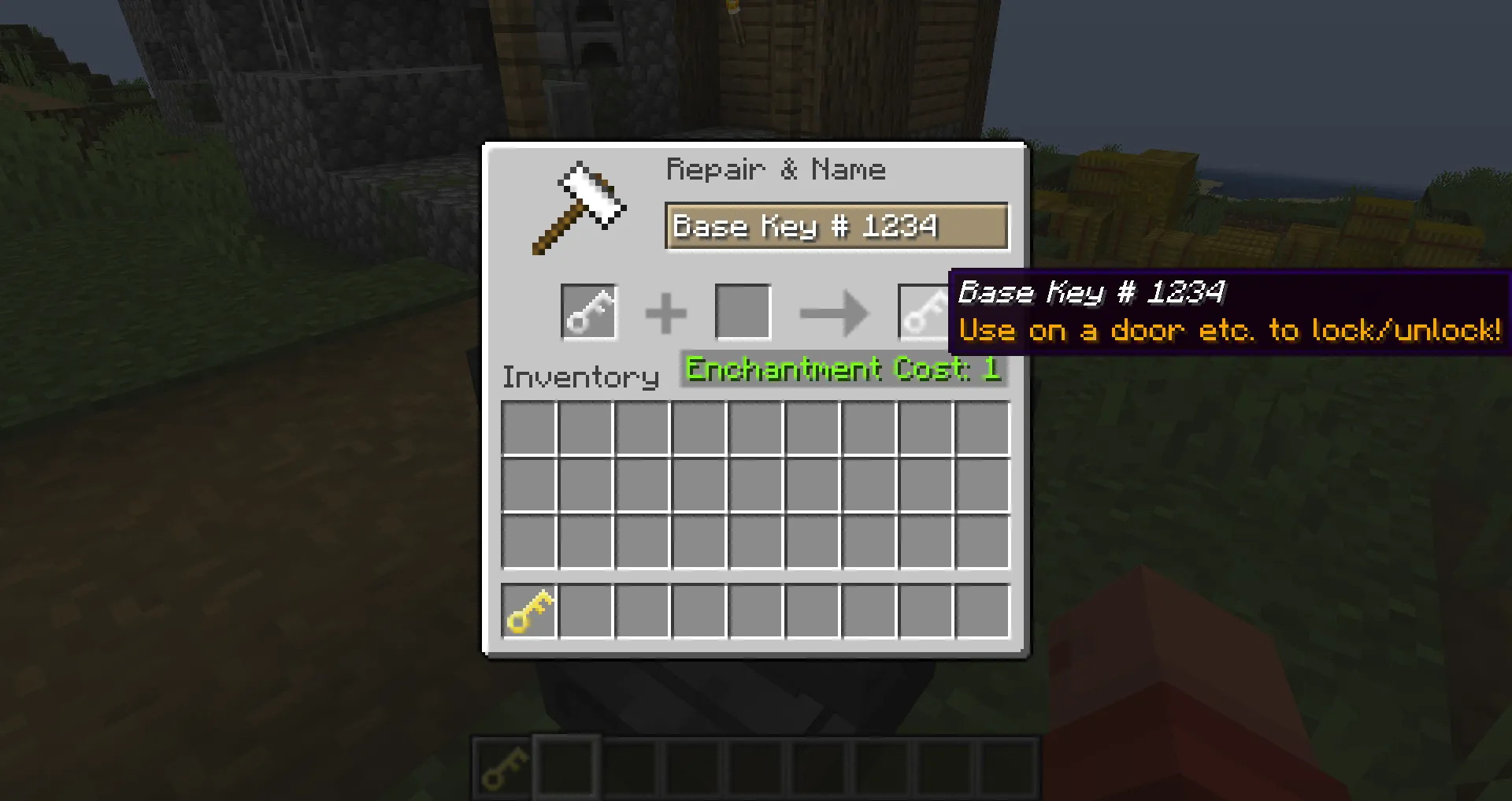Select the anvil hammer icon
The width and height of the screenshot is (1512, 801).
(x=579, y=205)
